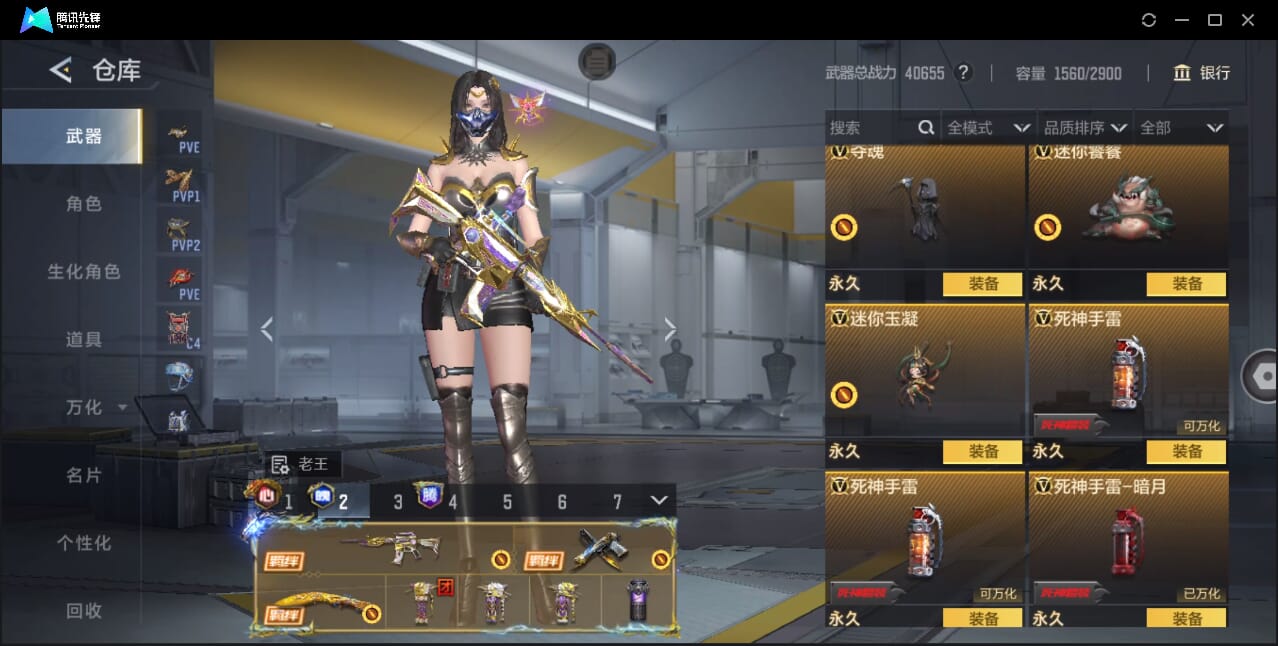The width and height of the screenshot is (1278, 646).
Task: Open the 回收 recycle section
Action: coord(84,610)
